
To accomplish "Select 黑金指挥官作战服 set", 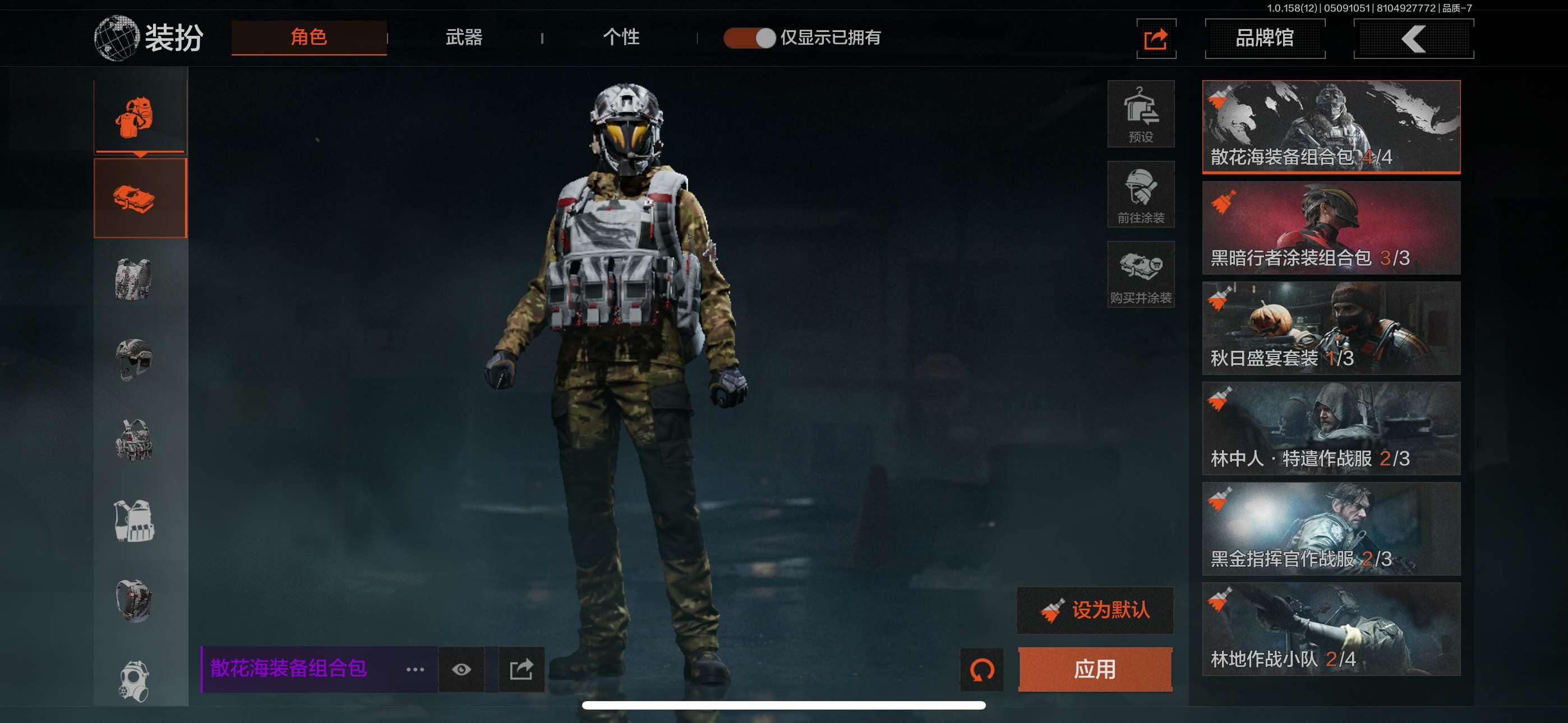I will [x=1331, y=529].
